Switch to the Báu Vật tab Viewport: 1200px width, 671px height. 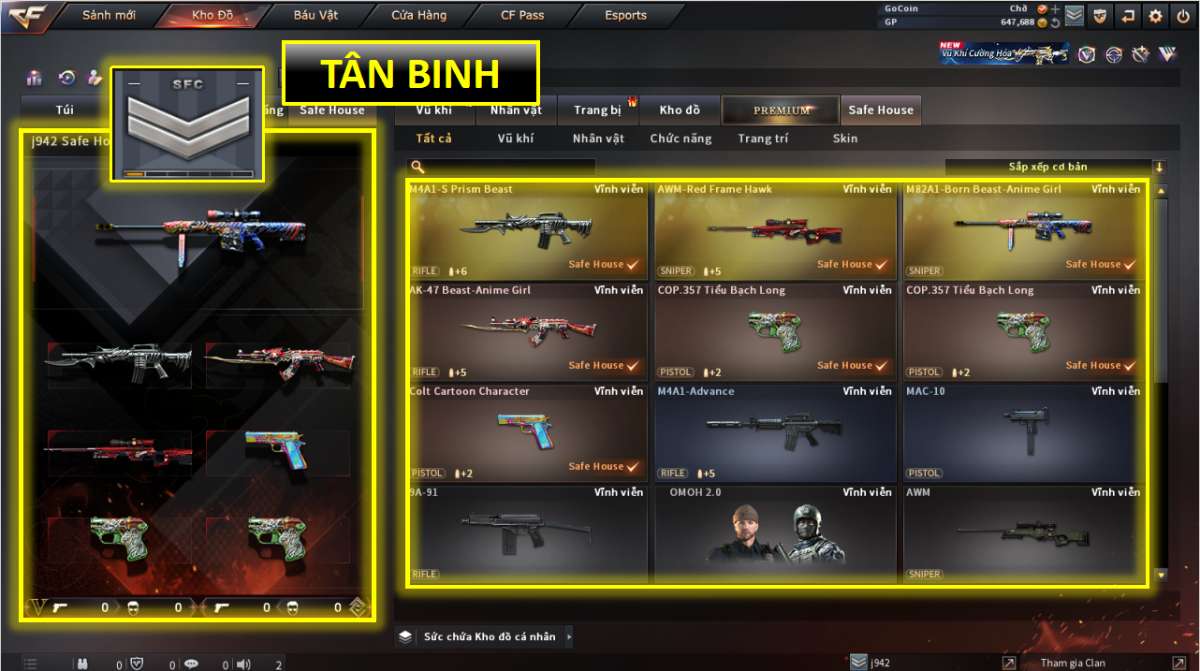315,16
